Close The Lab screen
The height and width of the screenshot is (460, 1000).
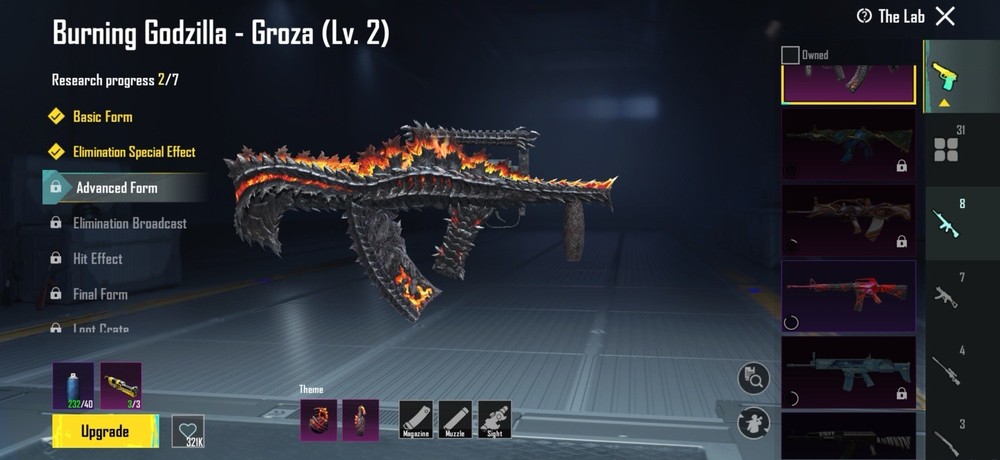[945, 16]
